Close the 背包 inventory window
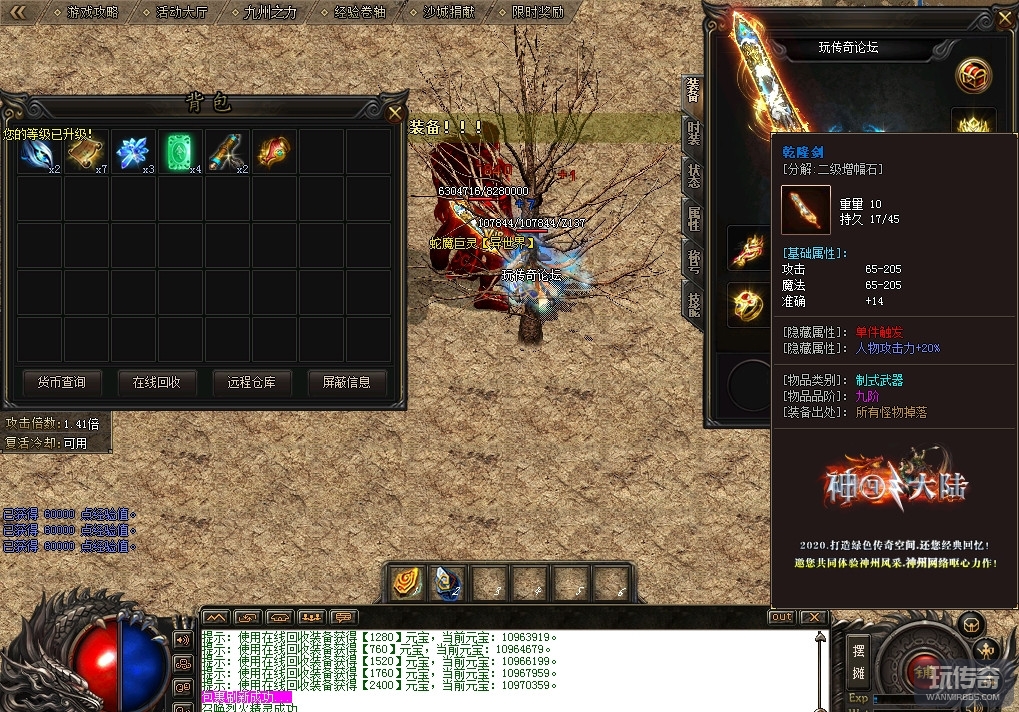Viewport: 1019px width, 712px height. [x=395, y=112]
